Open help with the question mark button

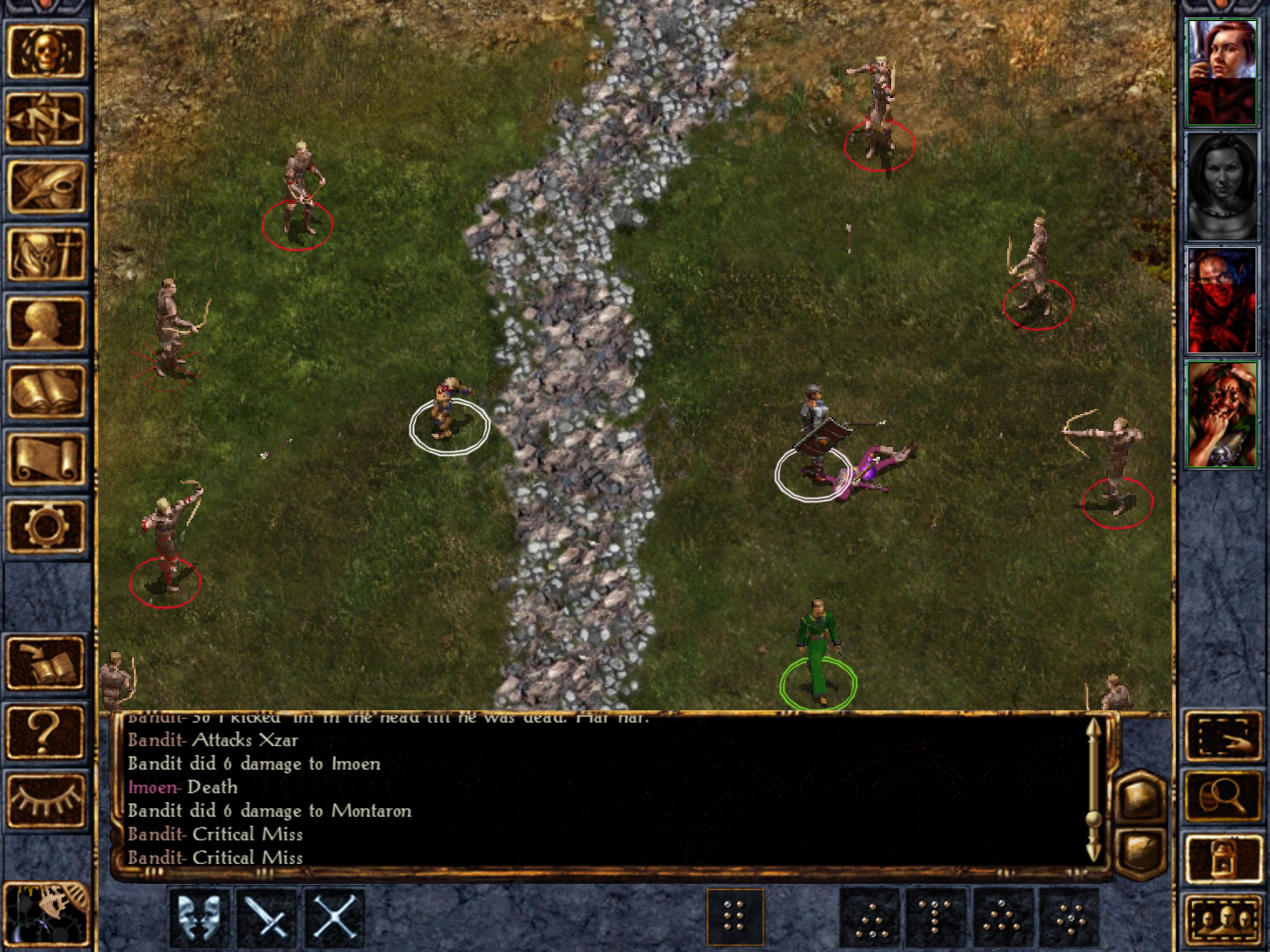point(45,732)
